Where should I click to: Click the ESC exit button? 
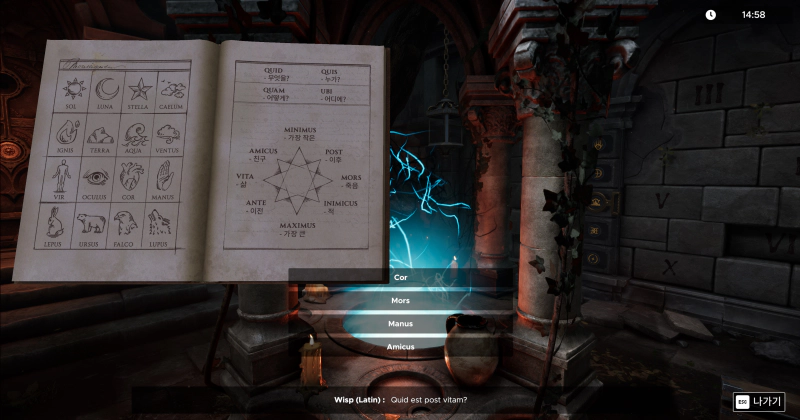point(758,401)
